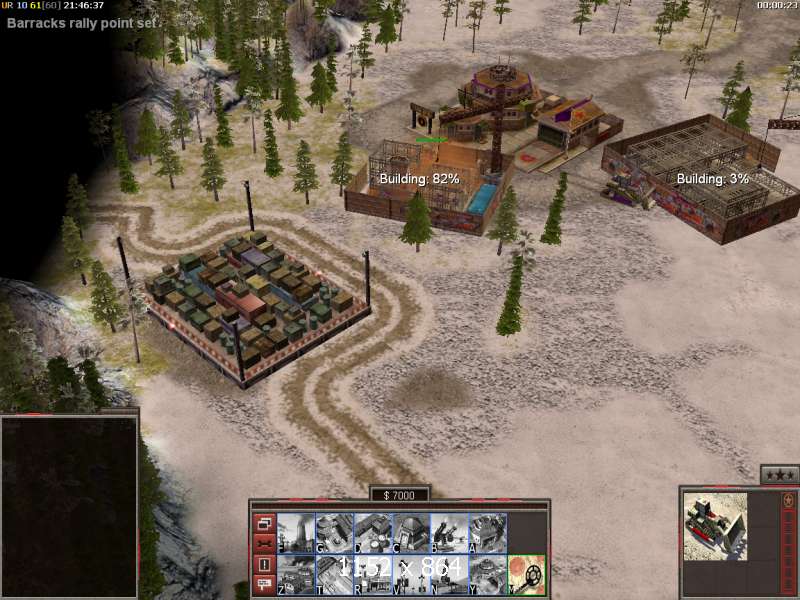Select the build icon labeled V
The height and width of the screenshot is (600, 800).
(410, 574)
